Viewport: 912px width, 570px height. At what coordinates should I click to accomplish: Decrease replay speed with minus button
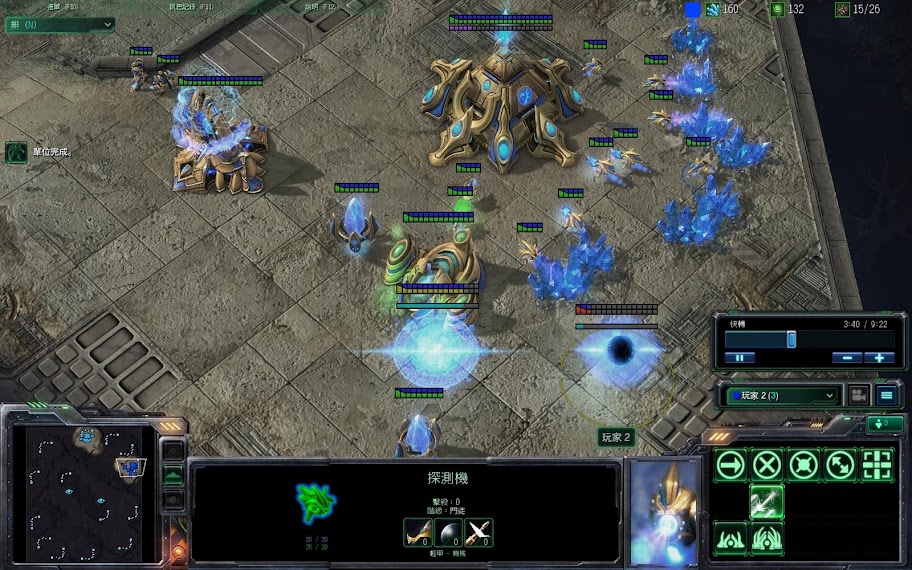click(847, 357)
